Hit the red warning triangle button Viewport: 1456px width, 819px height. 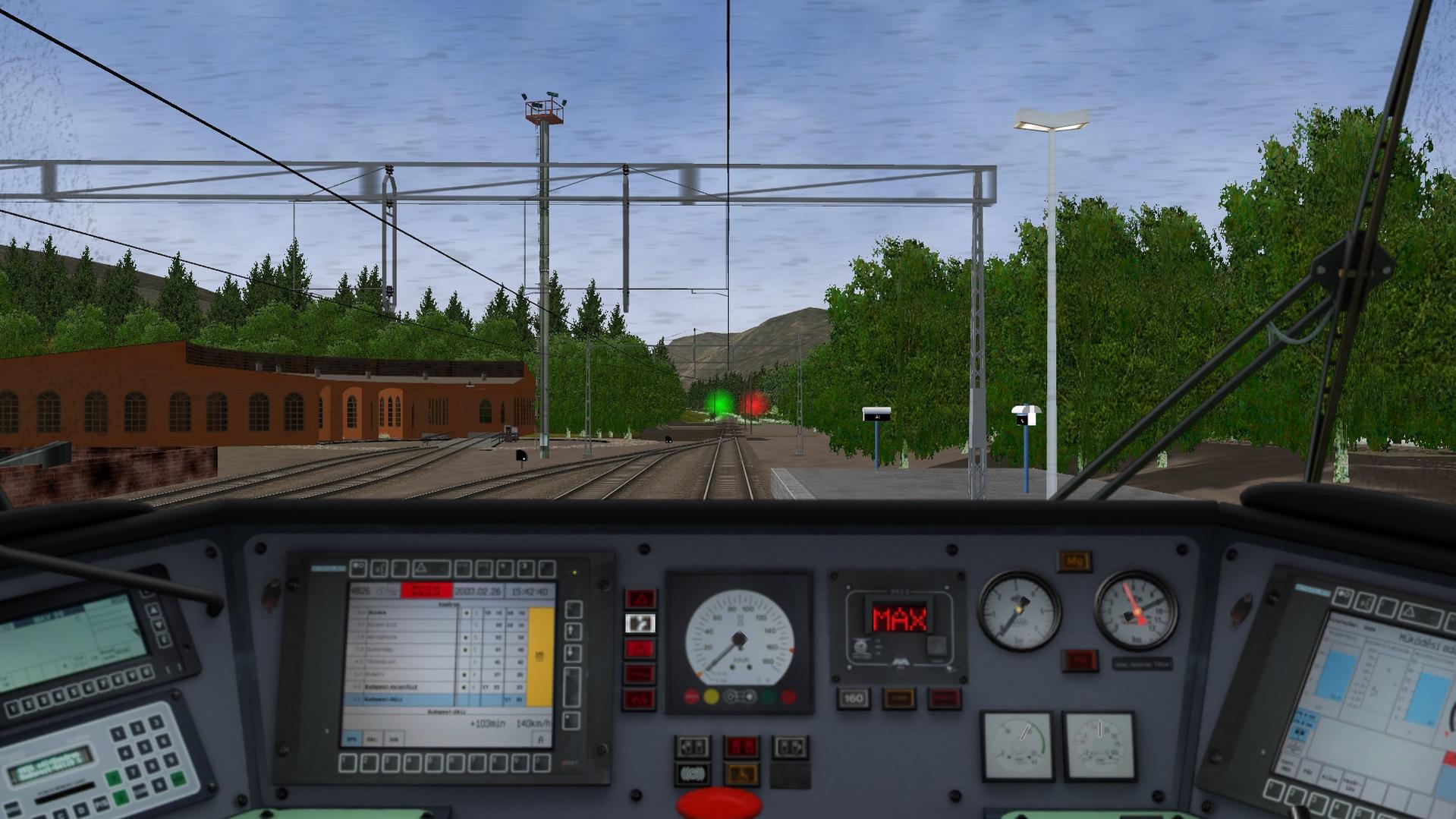pyautogui.click(x=640, y=599)
